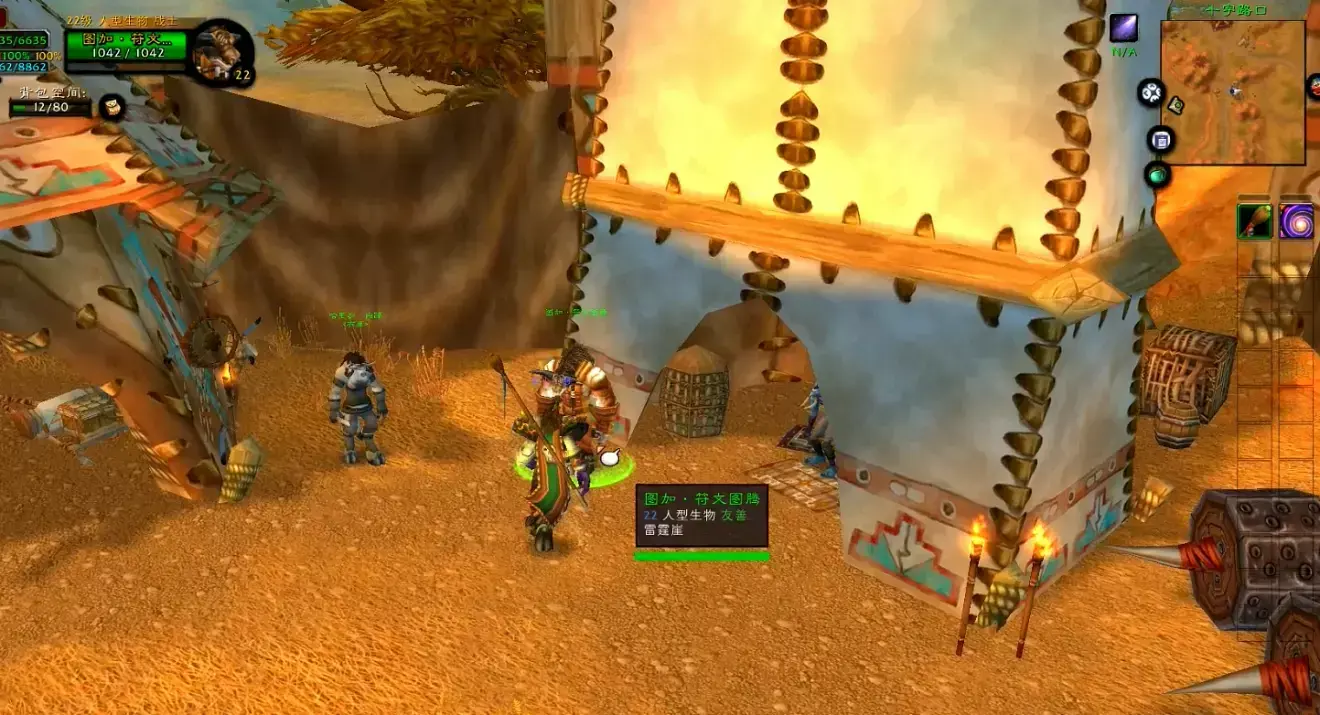The width and height of the screenshot is (1320, 715).
Task: Activate the purple spiral ability icon
Action: point(1296,221)
